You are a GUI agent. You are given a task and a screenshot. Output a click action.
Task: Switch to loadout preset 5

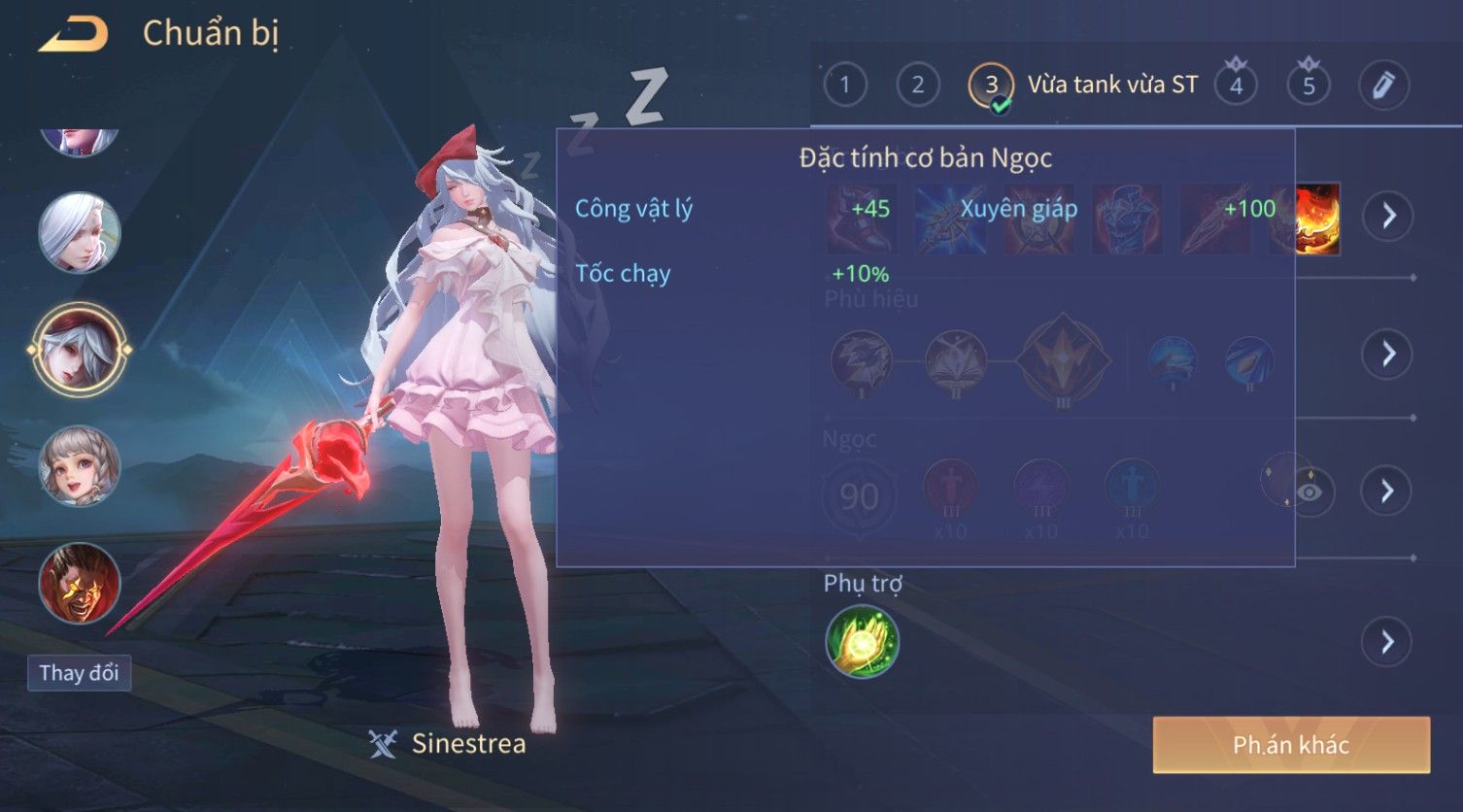click(1309, 85)
